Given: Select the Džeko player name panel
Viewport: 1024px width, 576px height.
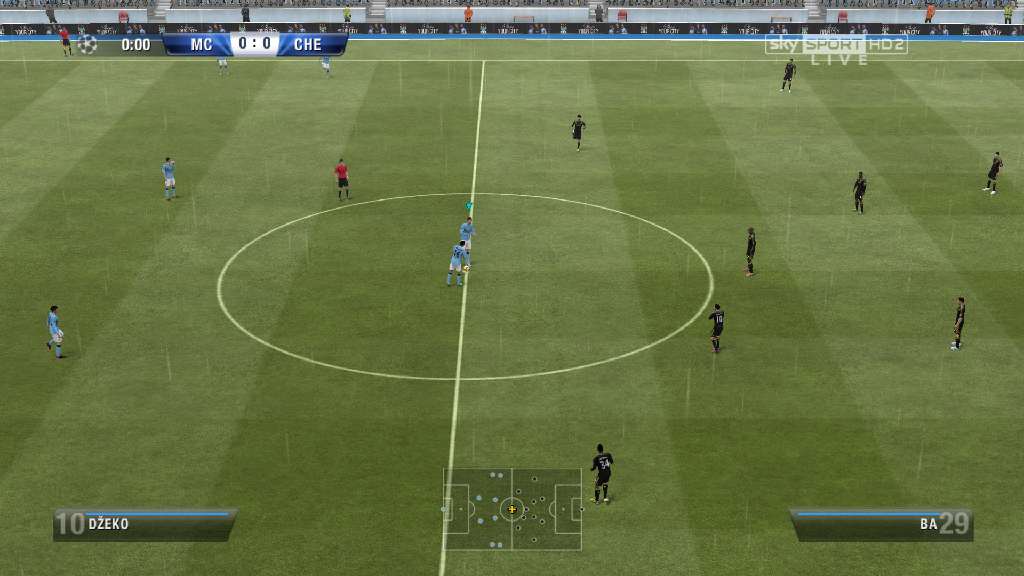Looking at the screenshot, I should [144, 524].
